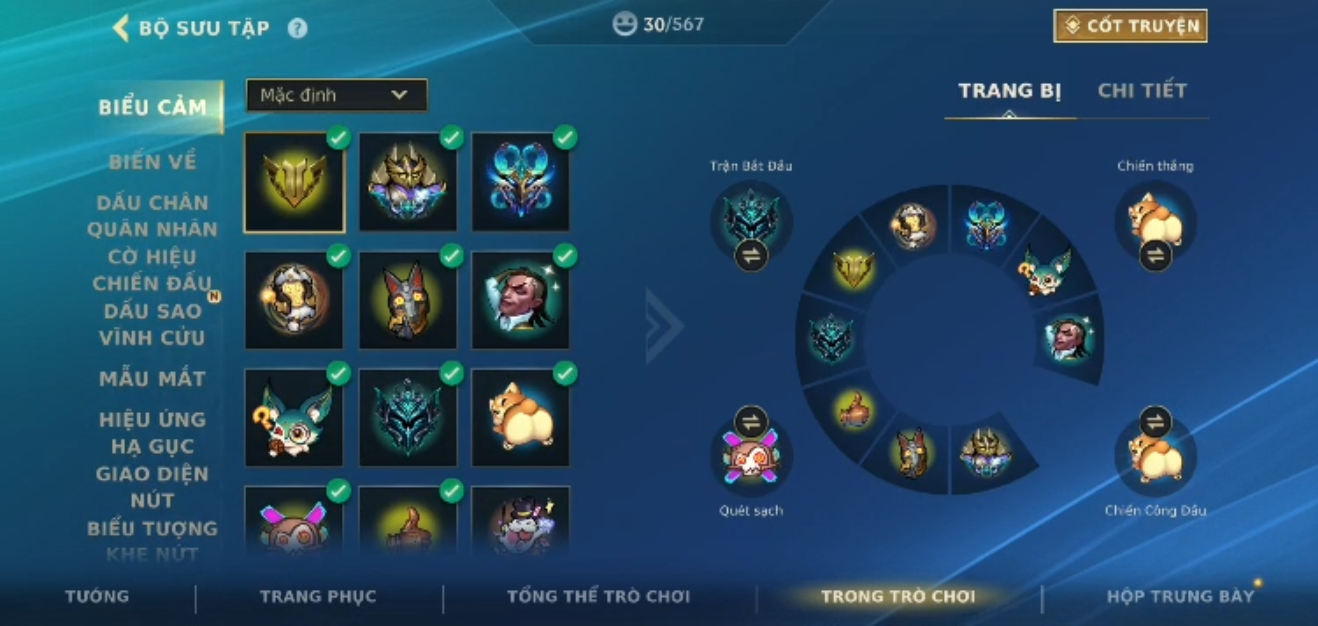Expand the Mặc định sort dropdown
Image resolution: width=1318 pixels, height=626 pixels.
336,95
